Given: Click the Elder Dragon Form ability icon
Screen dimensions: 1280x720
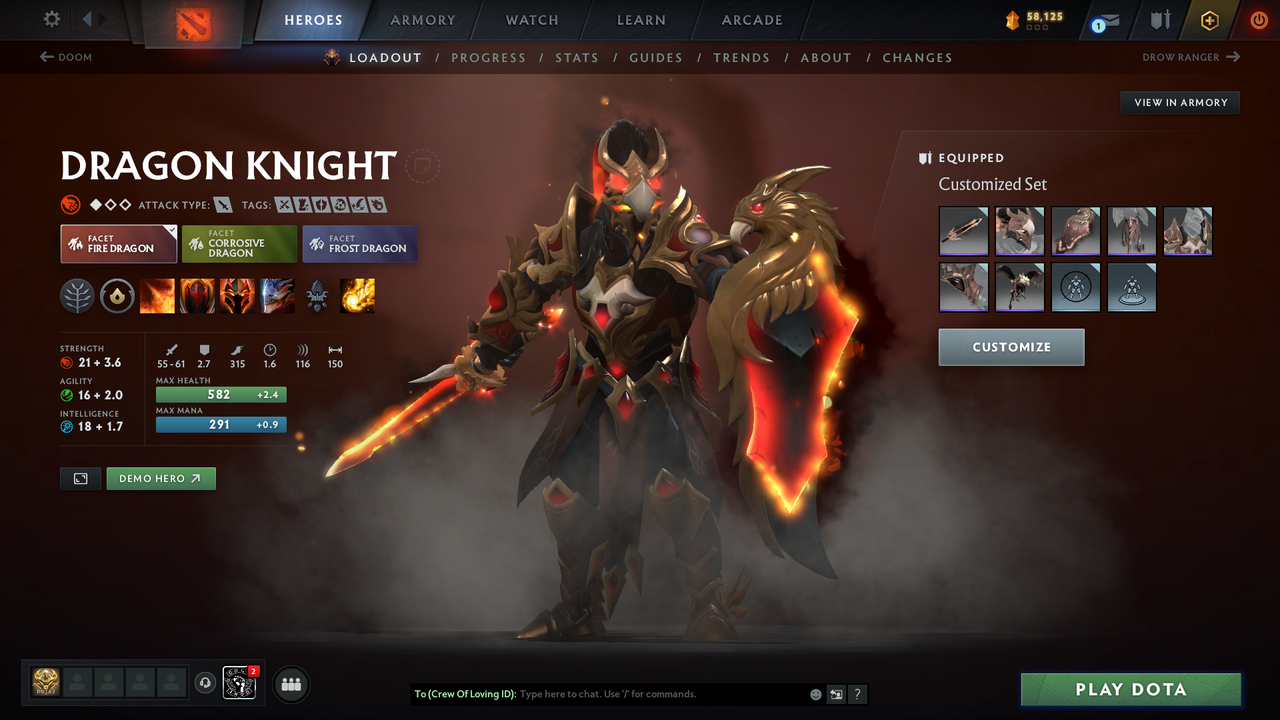Looking at the screenshot, I should tap(277, 296).
